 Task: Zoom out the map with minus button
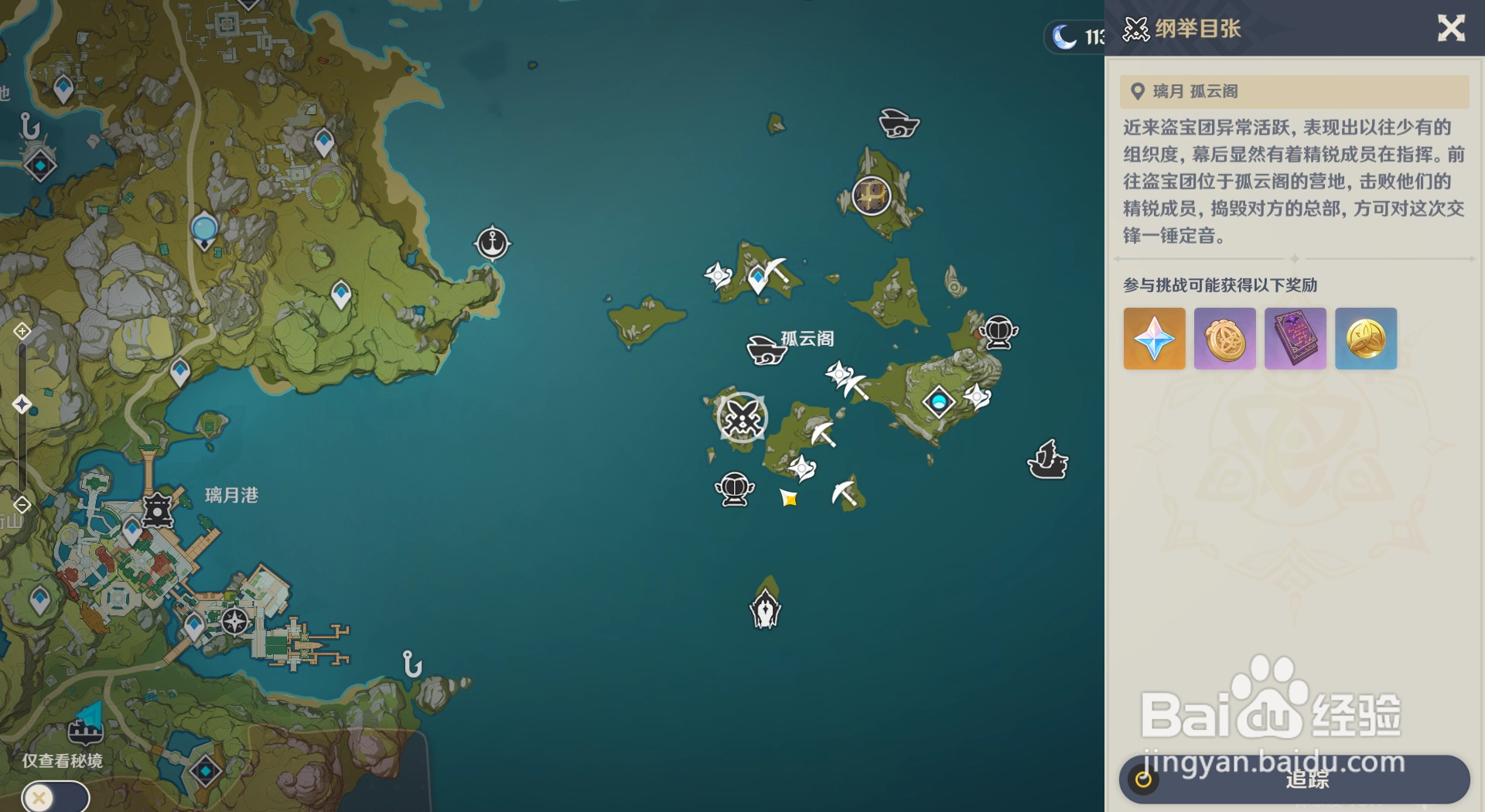pyautogui.click(x=22, y=505)
